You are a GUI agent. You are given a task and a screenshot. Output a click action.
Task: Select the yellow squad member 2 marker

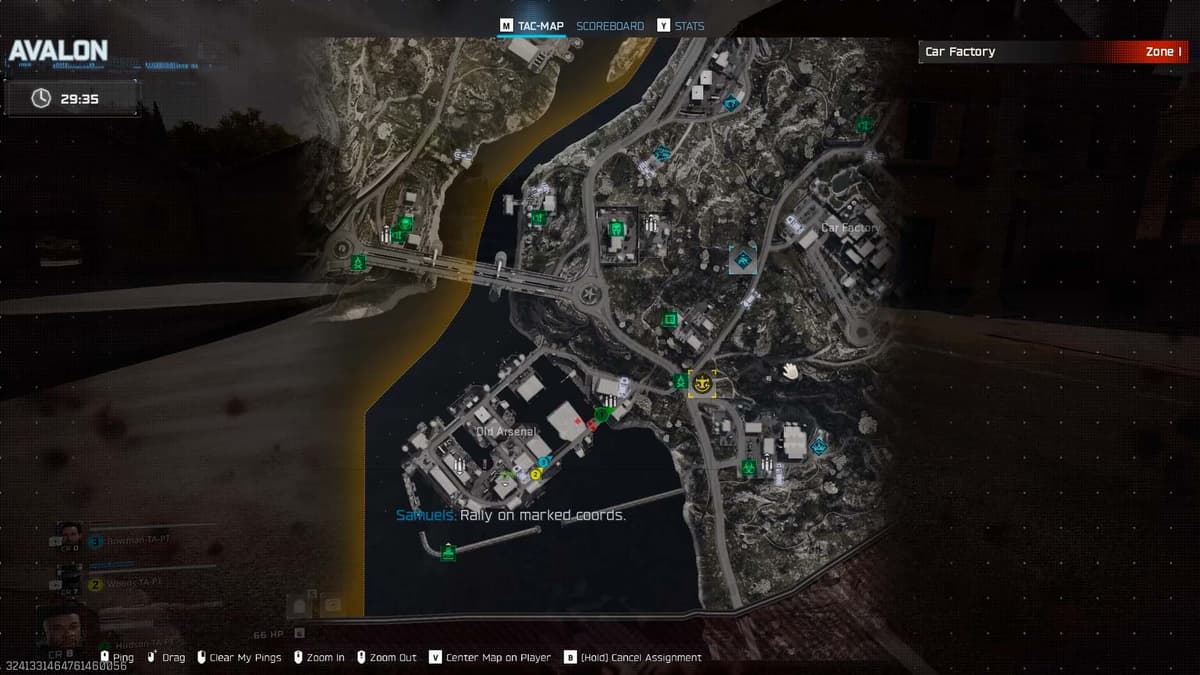point(535,473)
